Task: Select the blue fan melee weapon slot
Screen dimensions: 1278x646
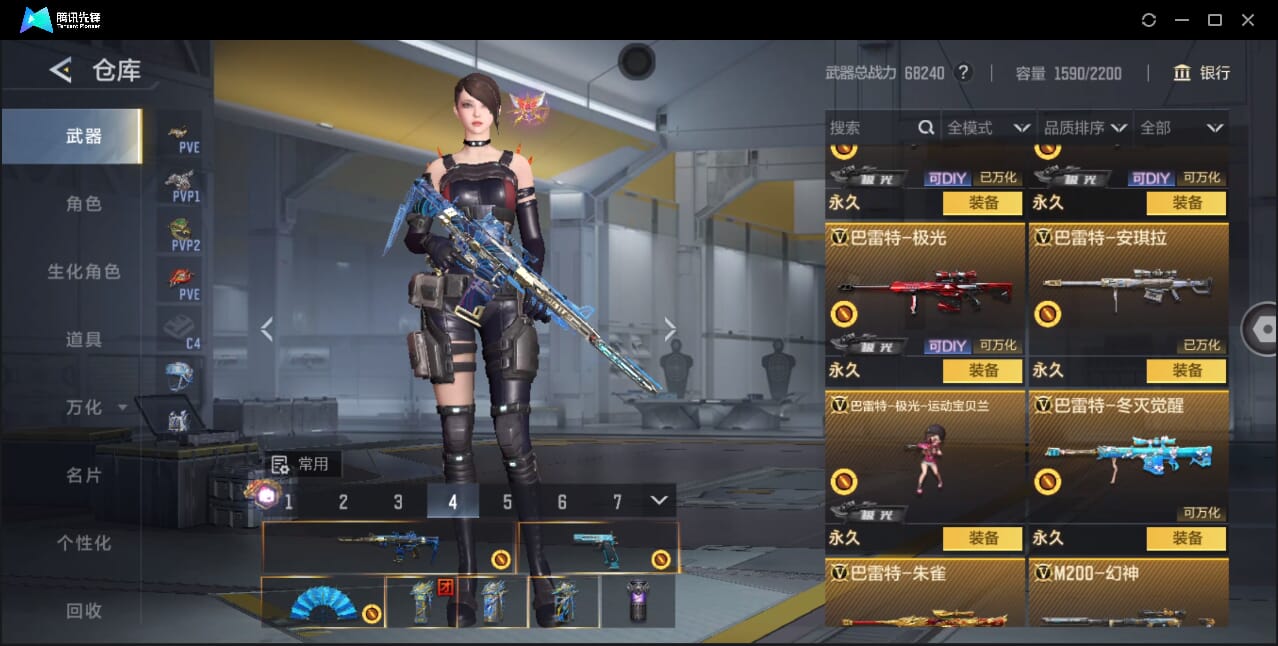Action: (323, 602)
